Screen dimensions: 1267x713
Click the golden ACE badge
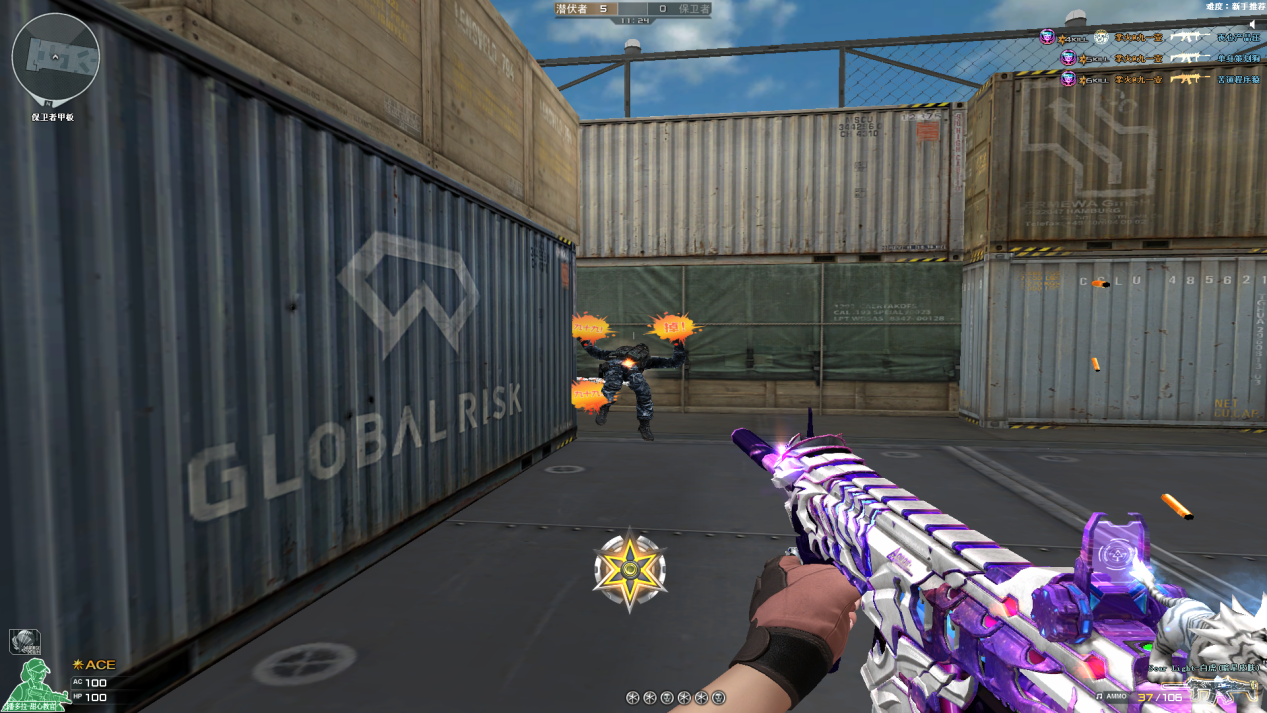[x=94, y=664]
